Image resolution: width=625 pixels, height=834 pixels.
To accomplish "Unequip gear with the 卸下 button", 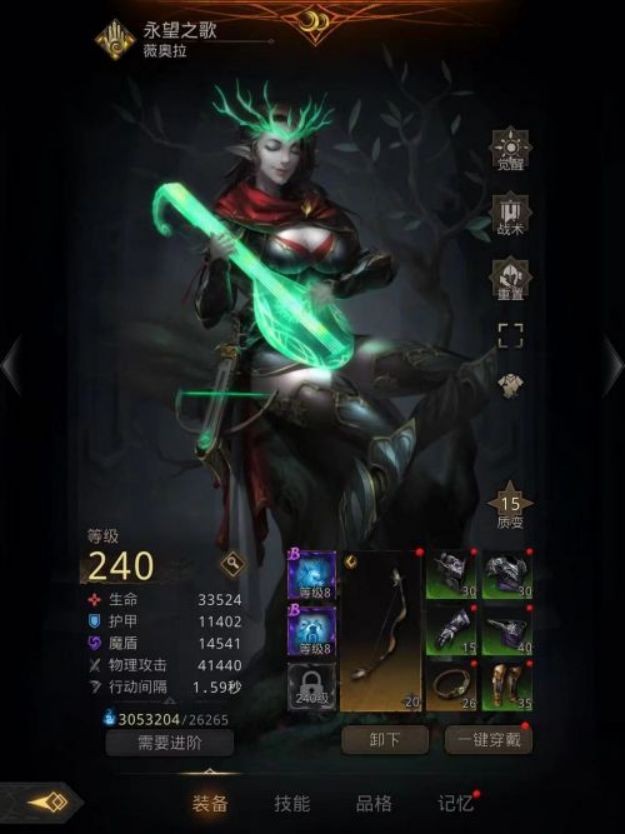I will [x=385, y=741].
